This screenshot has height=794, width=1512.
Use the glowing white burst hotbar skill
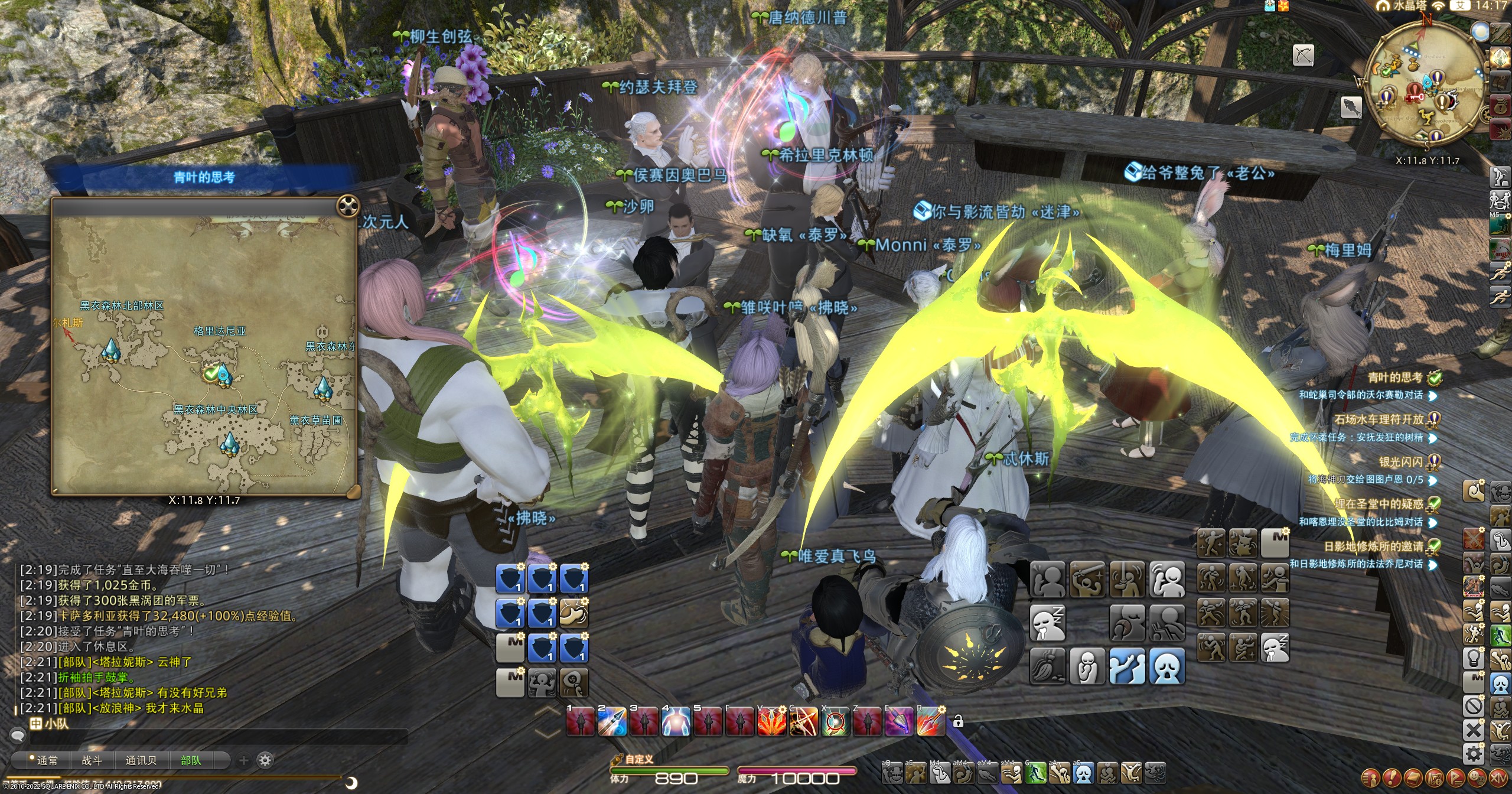click(x=675, y=721)
